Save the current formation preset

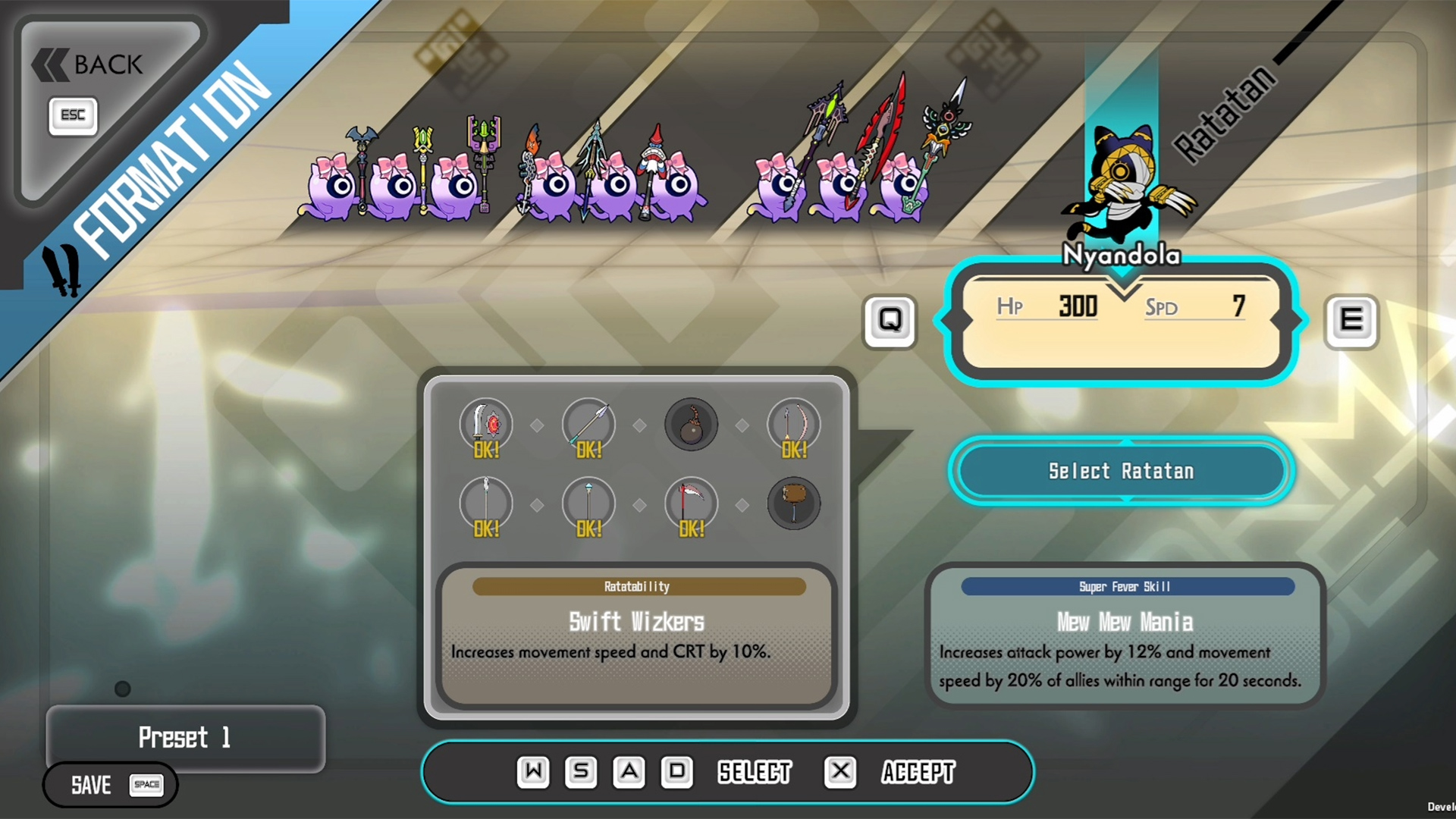click(111, 785)
